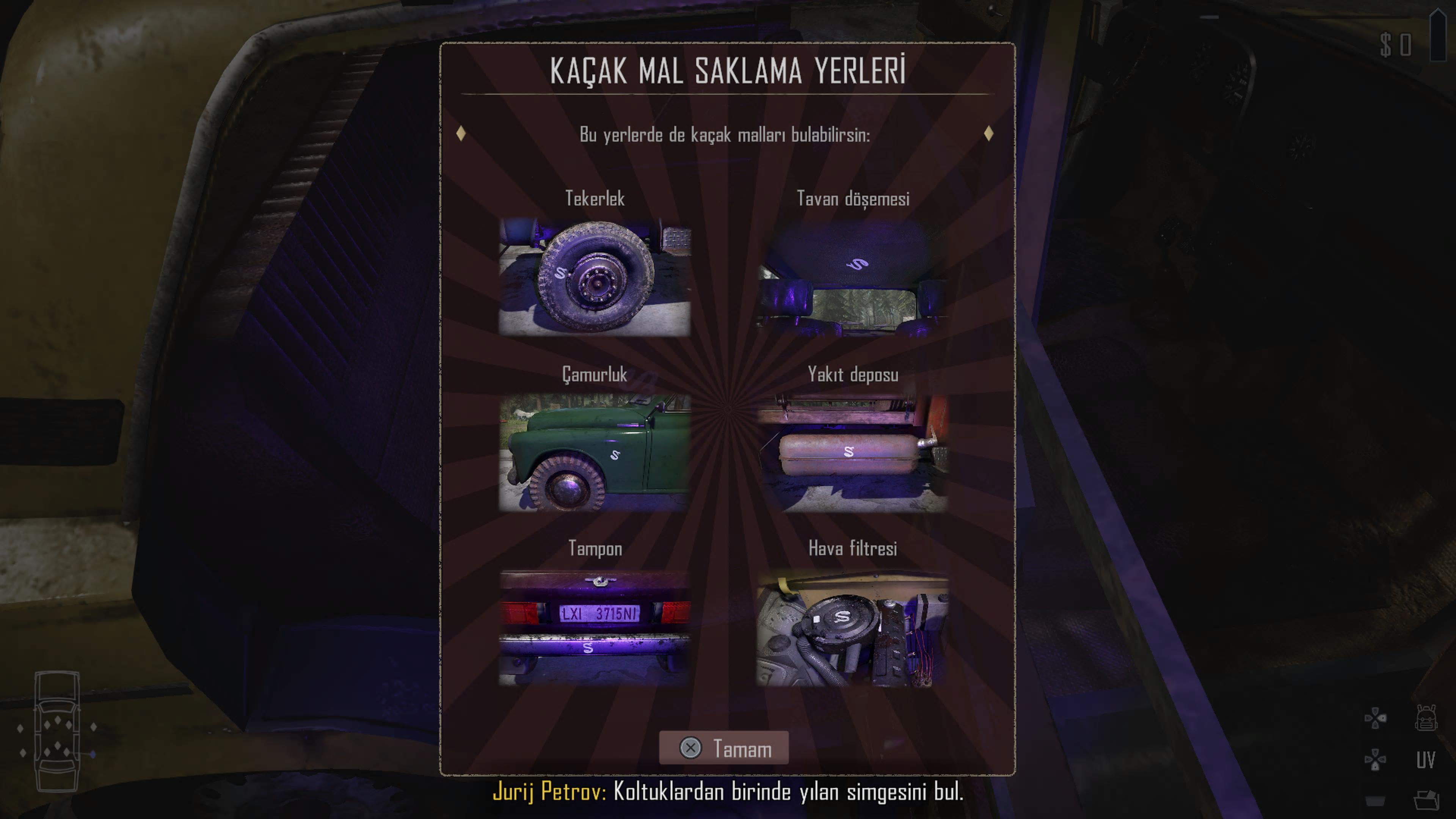The width and height of the screenshot is (1456, 819).
Task: Select the Tekerlek wheel thumbnail
Action: pyautogui.click(x=595, y=278)
